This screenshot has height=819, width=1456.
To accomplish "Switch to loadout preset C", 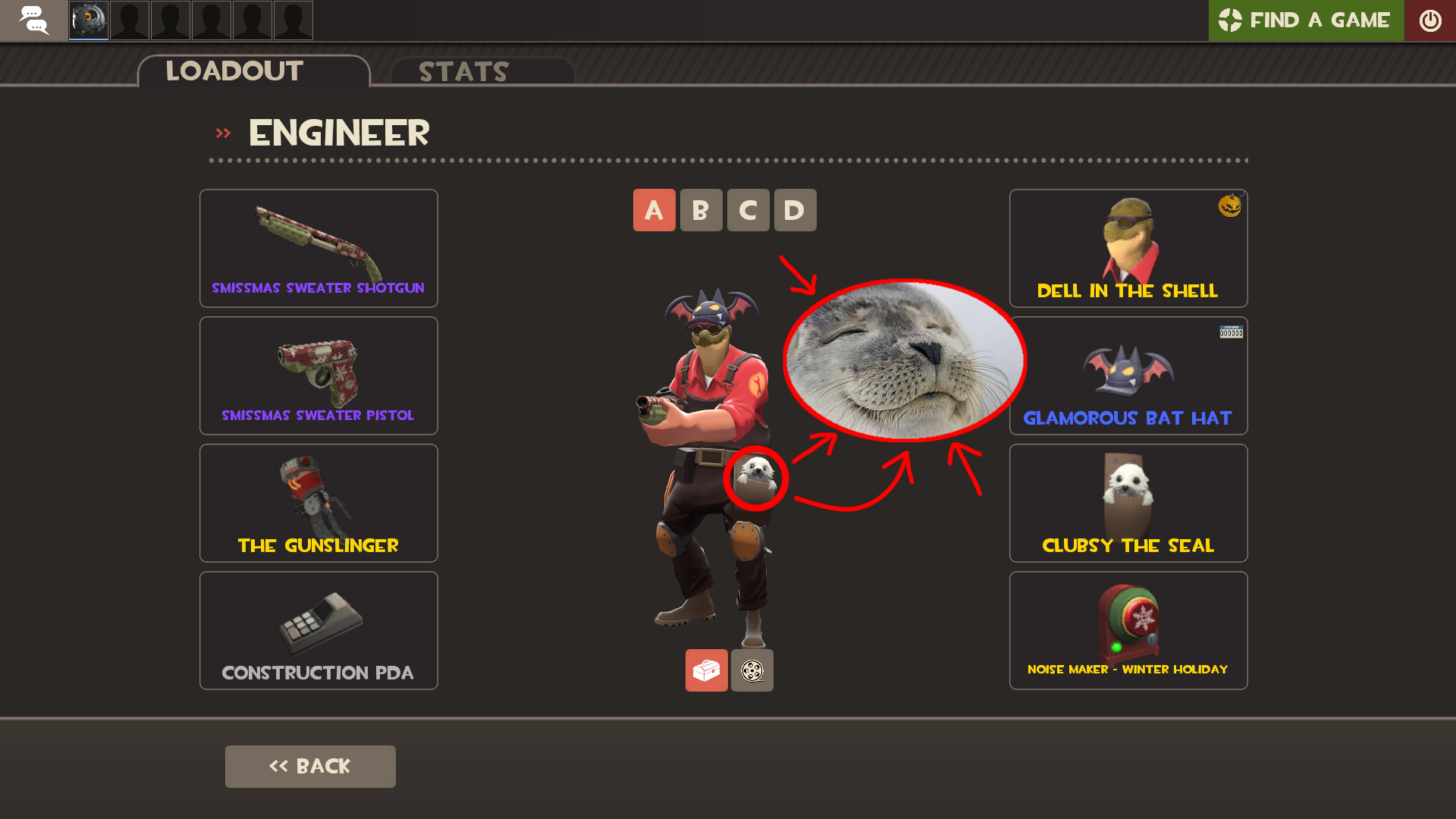I will [748, 210].
